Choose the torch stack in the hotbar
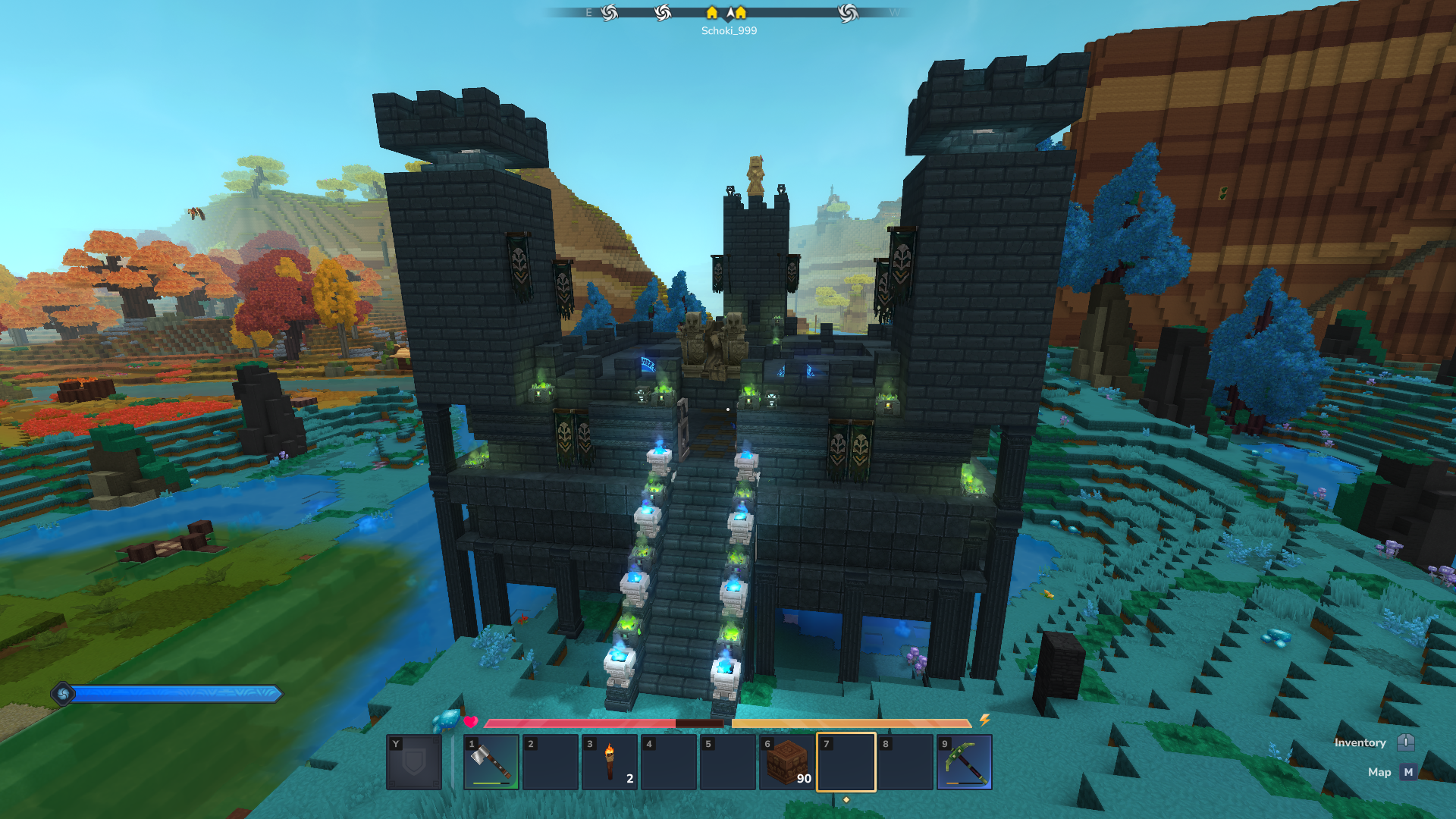Screen dimensions: 1456x819 [x=610, y=762]
